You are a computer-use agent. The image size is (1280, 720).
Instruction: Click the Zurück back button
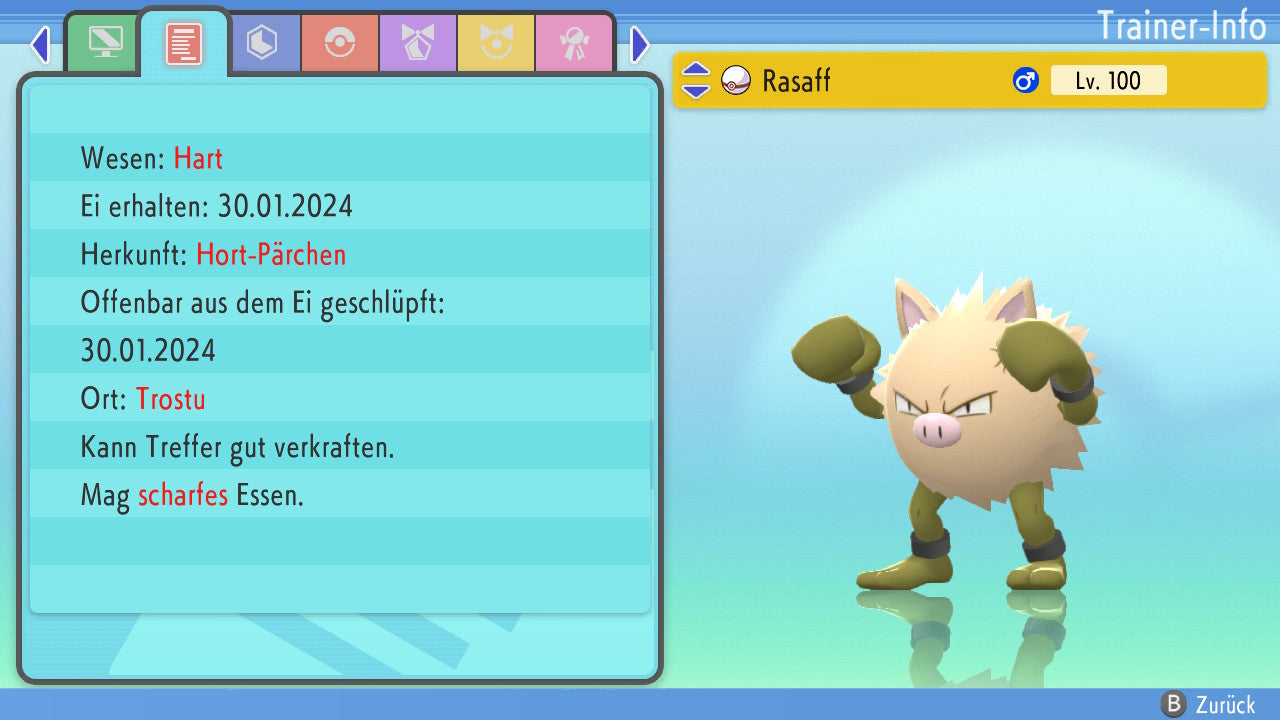[1208, 704]
